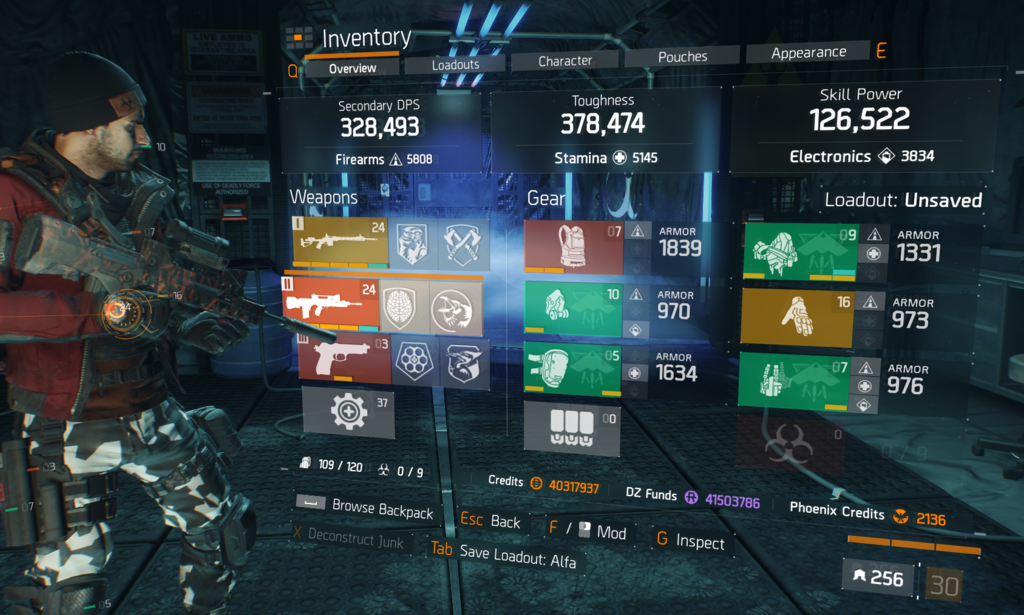
Task: Switch to the Overview tab
Action: (x=352, y=68)
